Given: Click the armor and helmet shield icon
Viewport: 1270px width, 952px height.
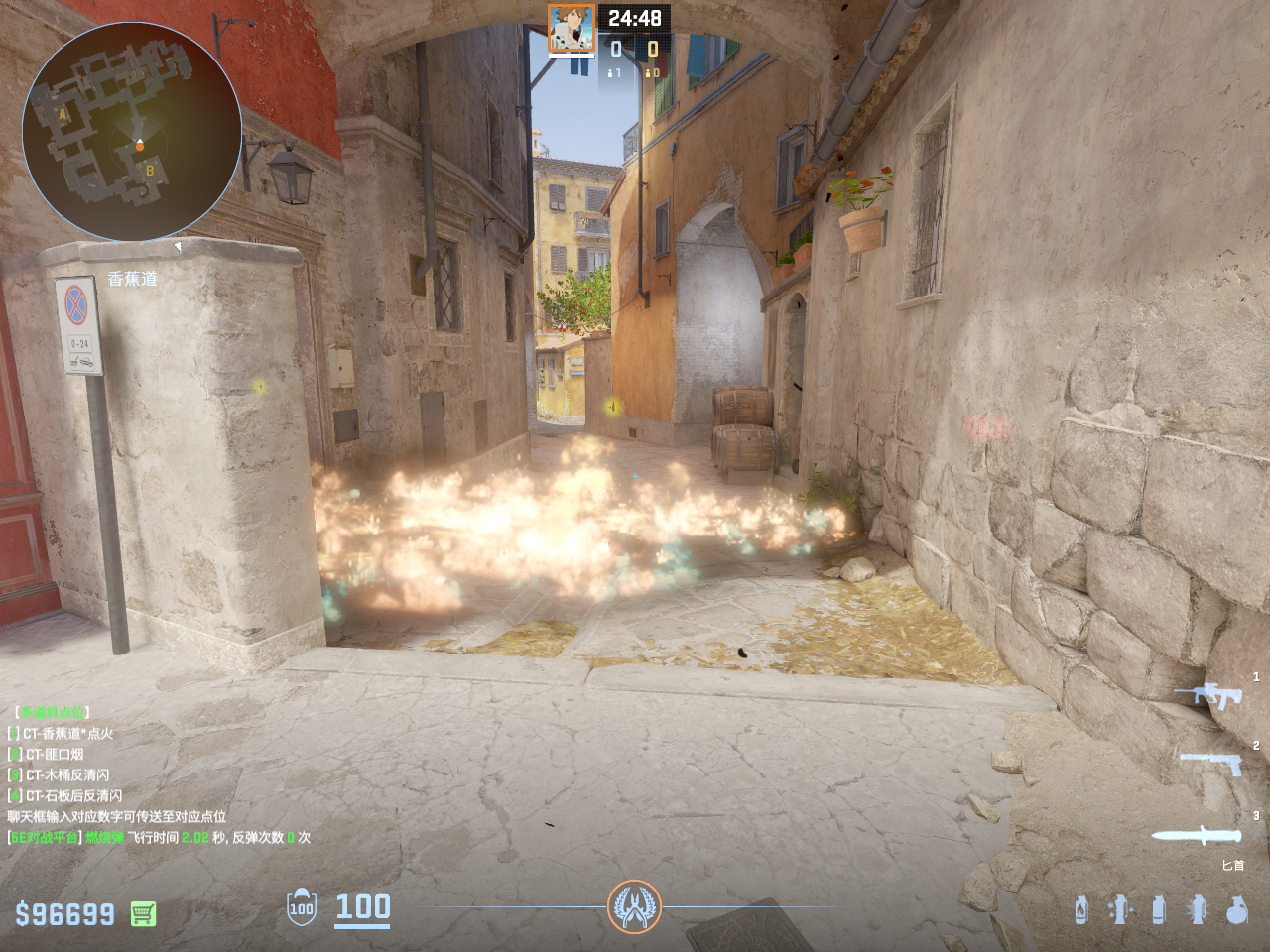Looking at the screenshot, I should tap(302, 907).
